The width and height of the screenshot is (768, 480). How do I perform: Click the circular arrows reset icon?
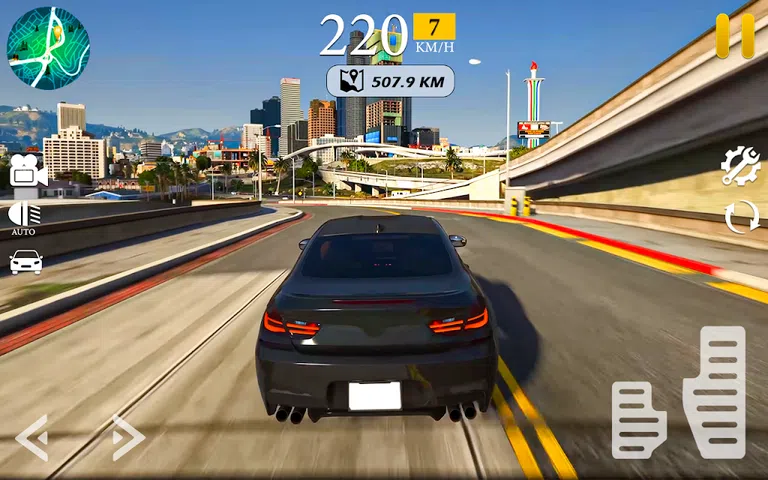pos(741,217)
